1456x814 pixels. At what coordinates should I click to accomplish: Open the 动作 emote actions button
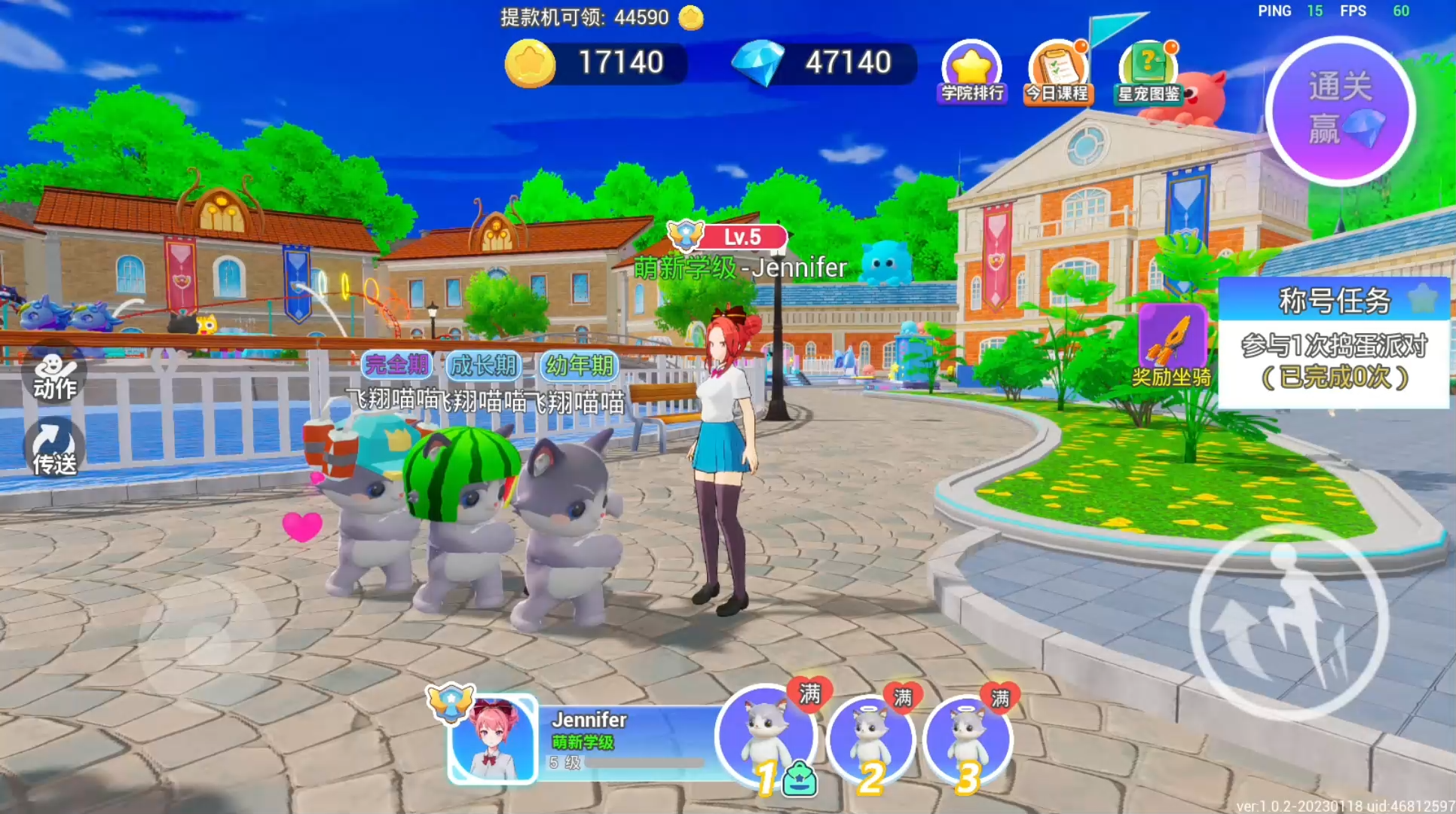tap(54, 375)
